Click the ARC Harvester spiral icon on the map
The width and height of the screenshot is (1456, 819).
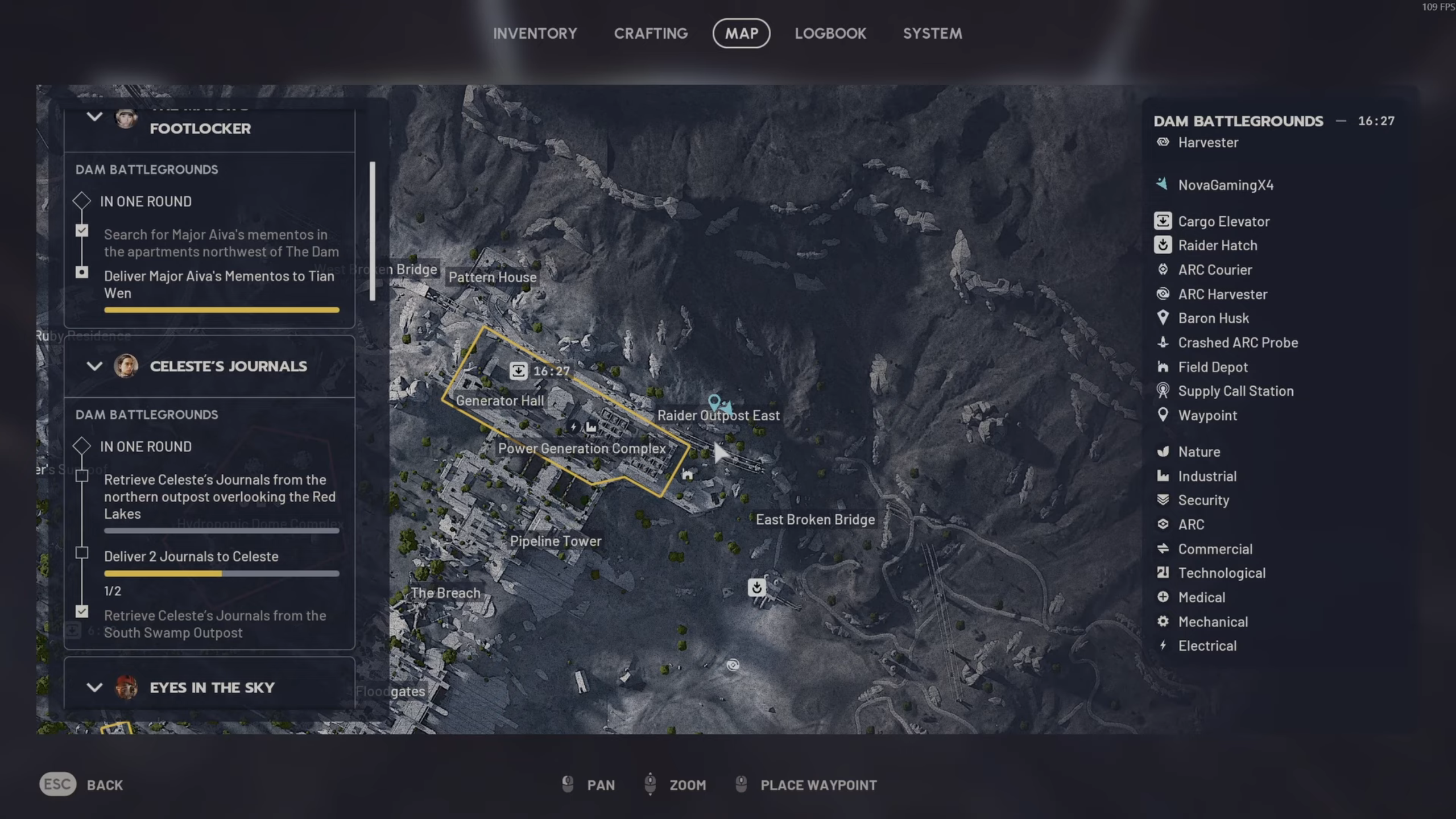732,665
